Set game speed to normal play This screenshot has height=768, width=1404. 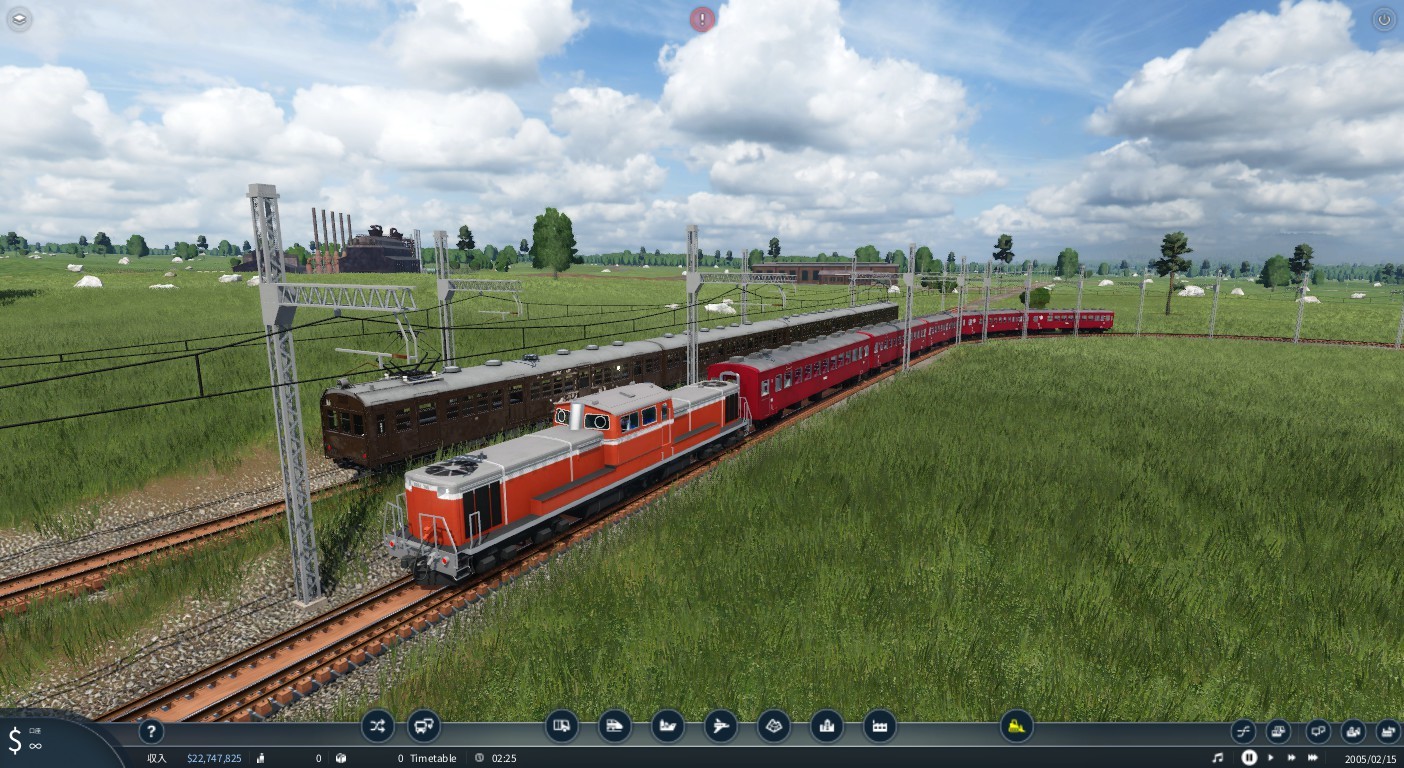tap(1271, 758)
